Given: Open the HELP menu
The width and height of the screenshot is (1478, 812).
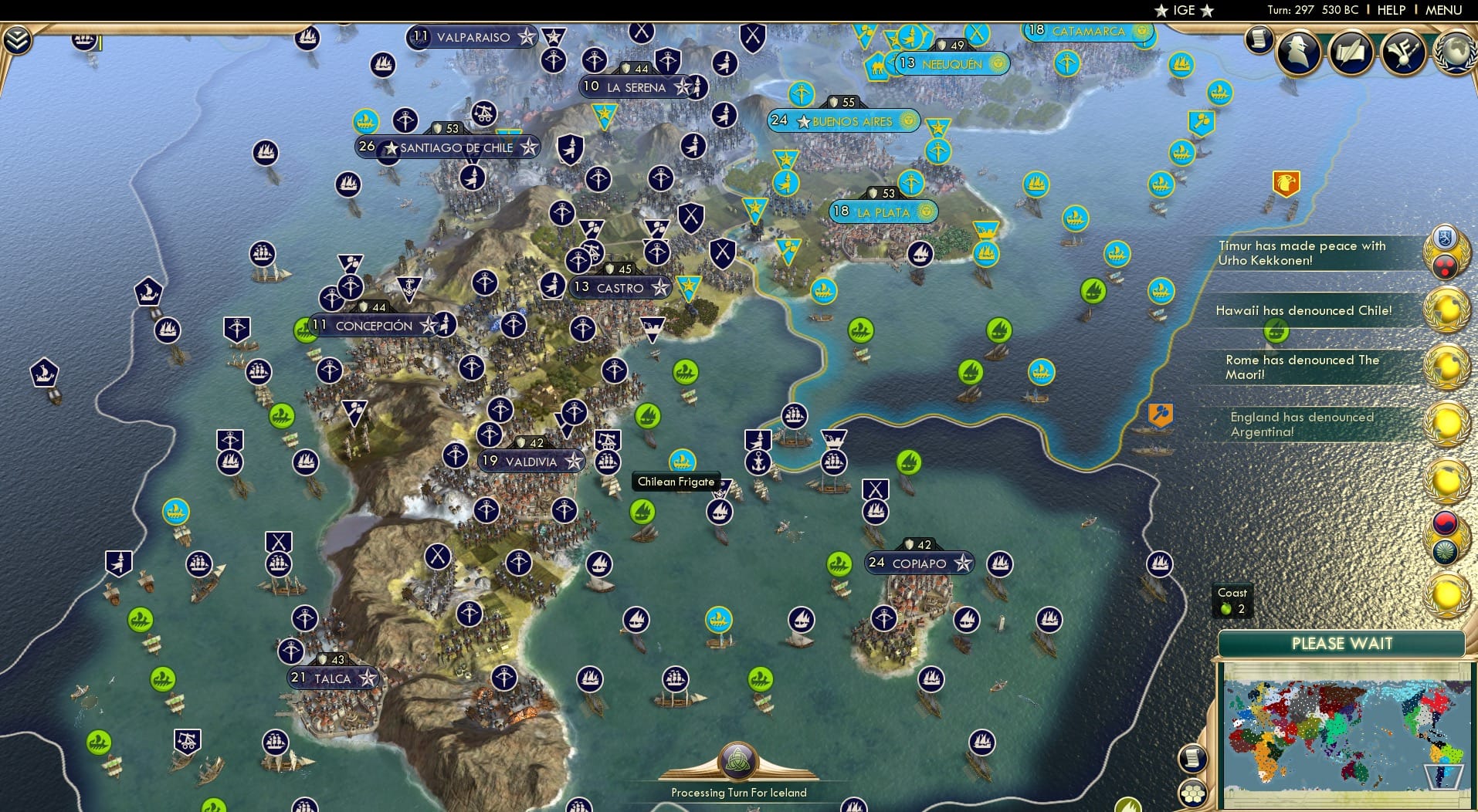Looking at the screenshot, I should coord(1391,10).
